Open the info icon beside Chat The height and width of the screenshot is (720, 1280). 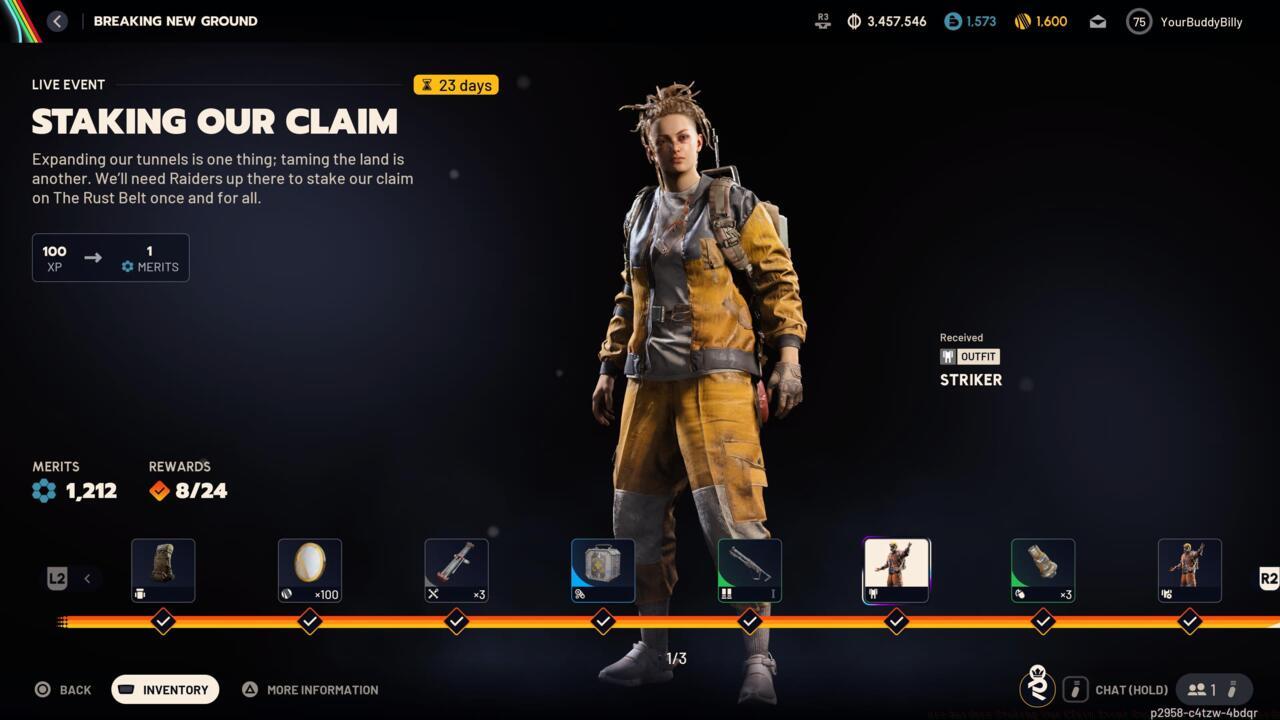(1075, 689)
